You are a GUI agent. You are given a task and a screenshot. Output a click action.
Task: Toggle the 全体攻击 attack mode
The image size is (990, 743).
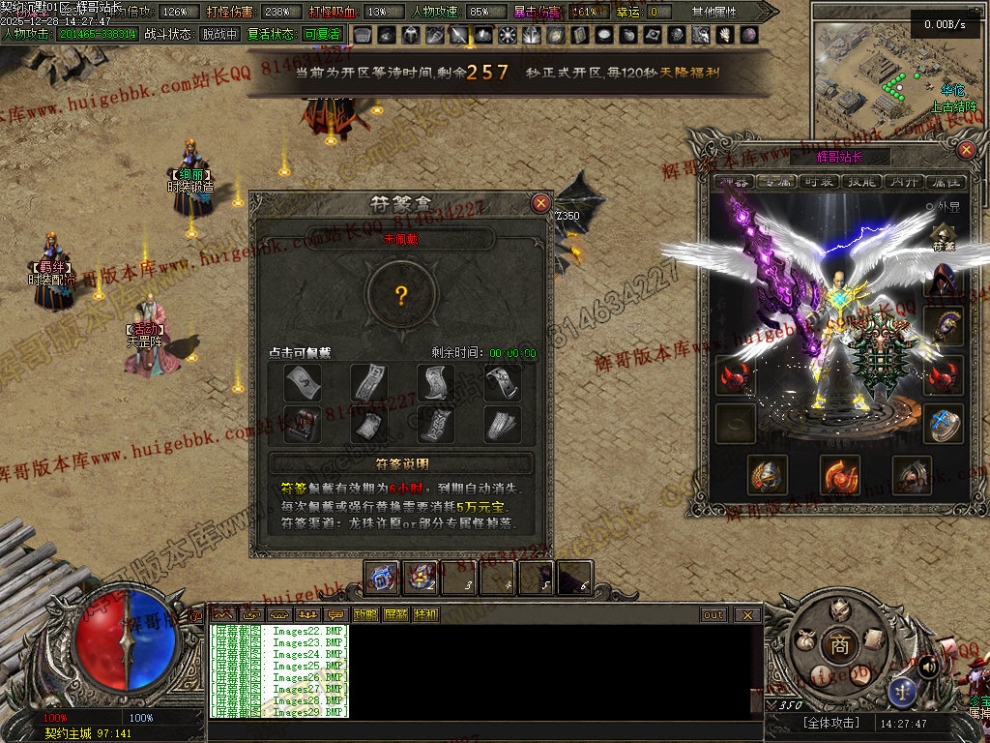click(830, 723)
